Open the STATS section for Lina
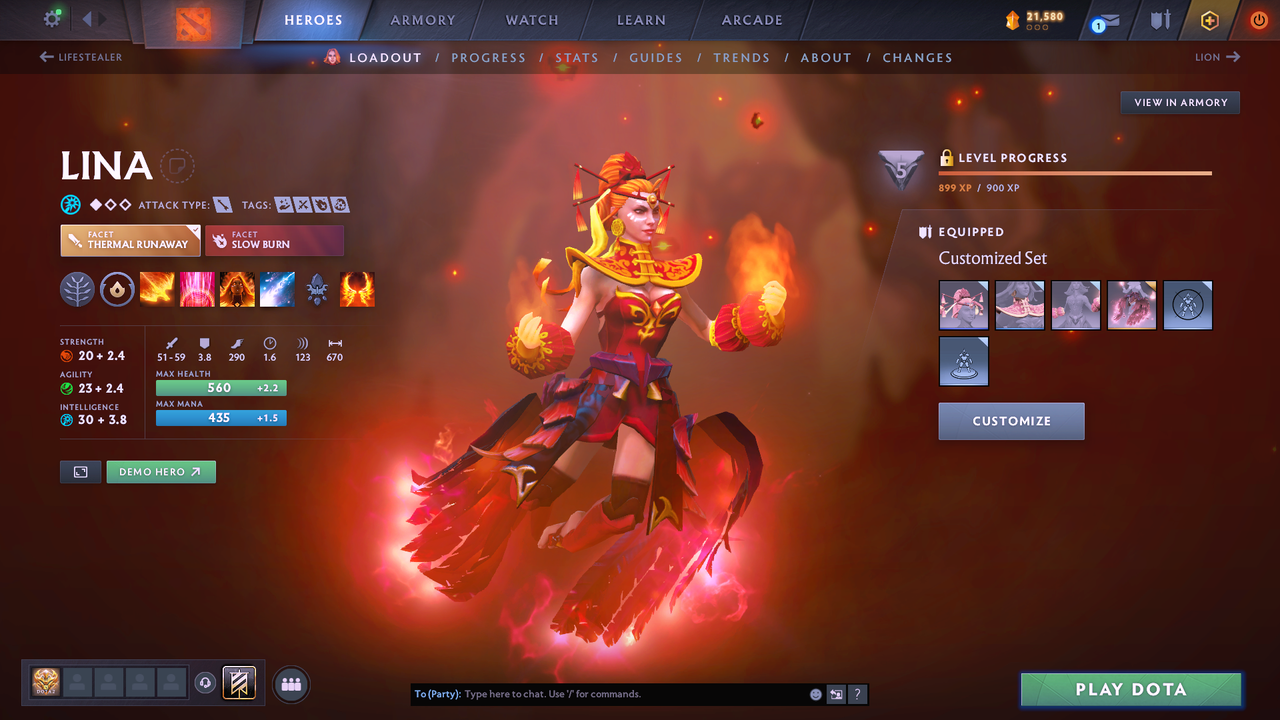 click(577, 57)
